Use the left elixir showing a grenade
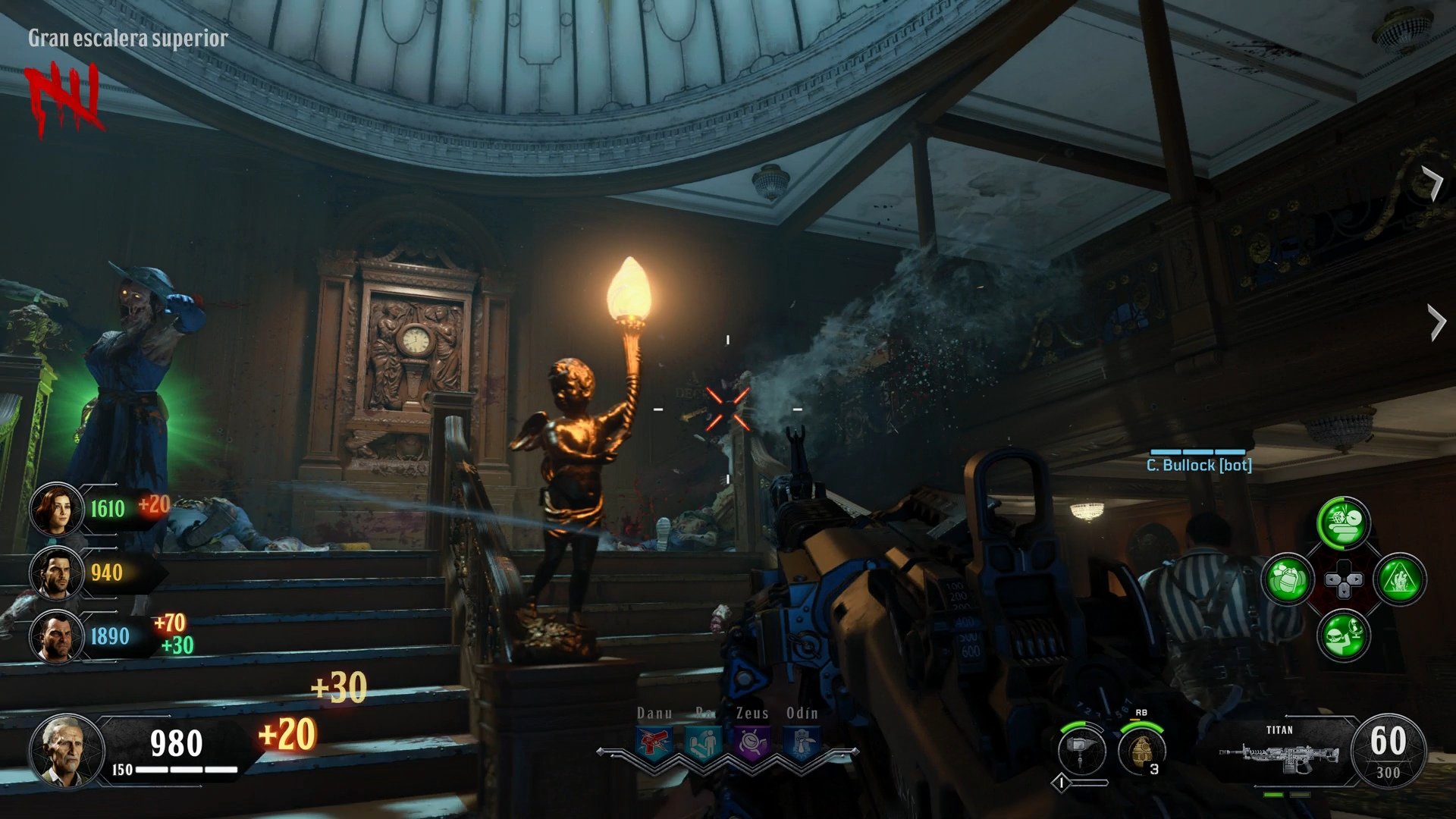The height and width of the screenshot is (819, 1456). [x=1288, y=580]
